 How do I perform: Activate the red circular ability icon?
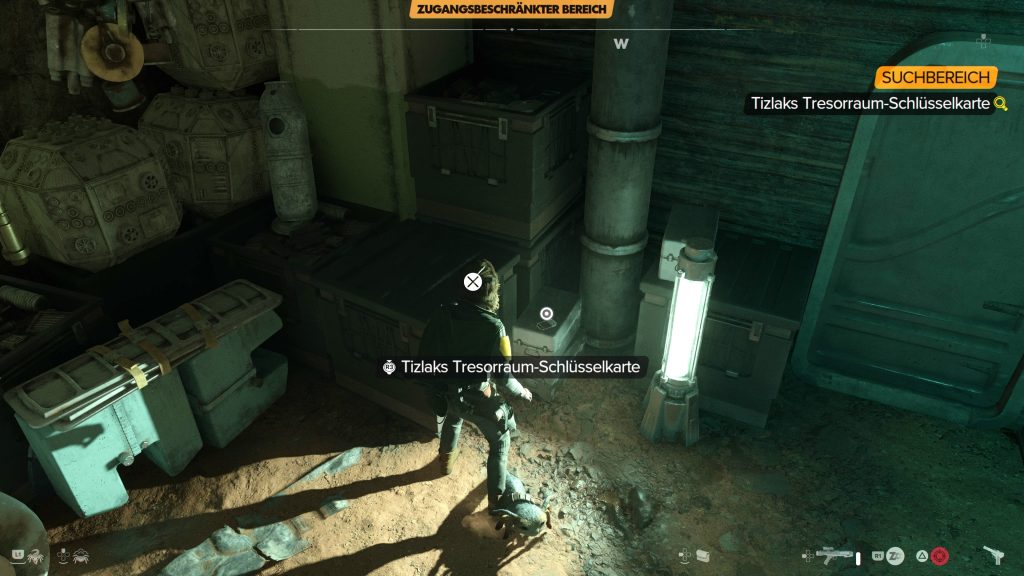pos(939,556)
